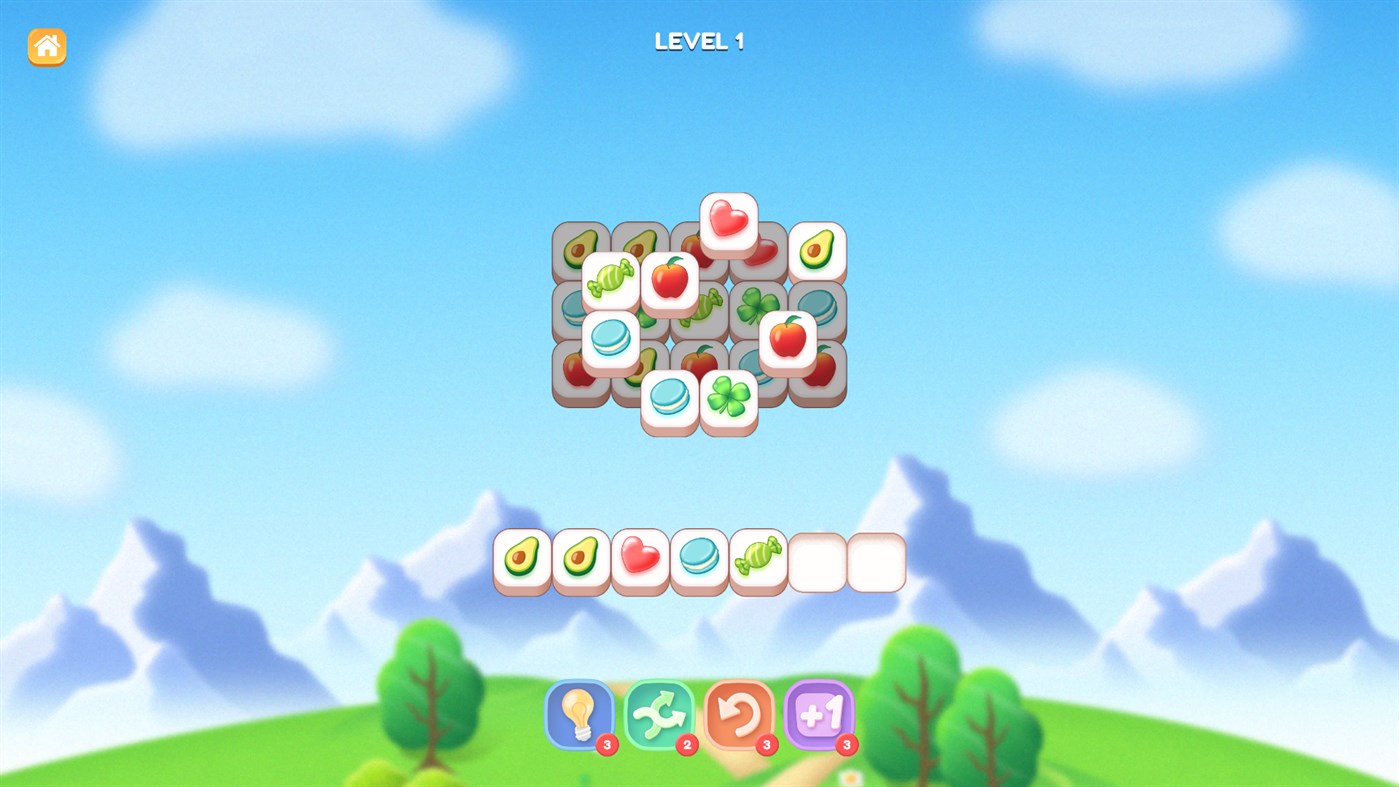Select the macaron tile on the left side
Screen dimensions: 1399x787
[611, 337]
